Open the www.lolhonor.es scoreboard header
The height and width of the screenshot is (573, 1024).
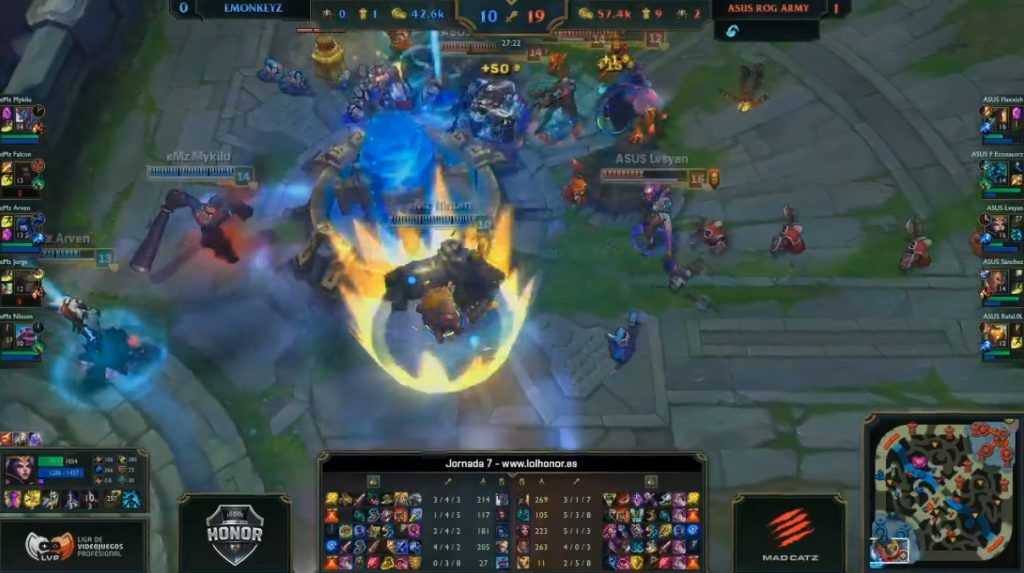[511, 463]
